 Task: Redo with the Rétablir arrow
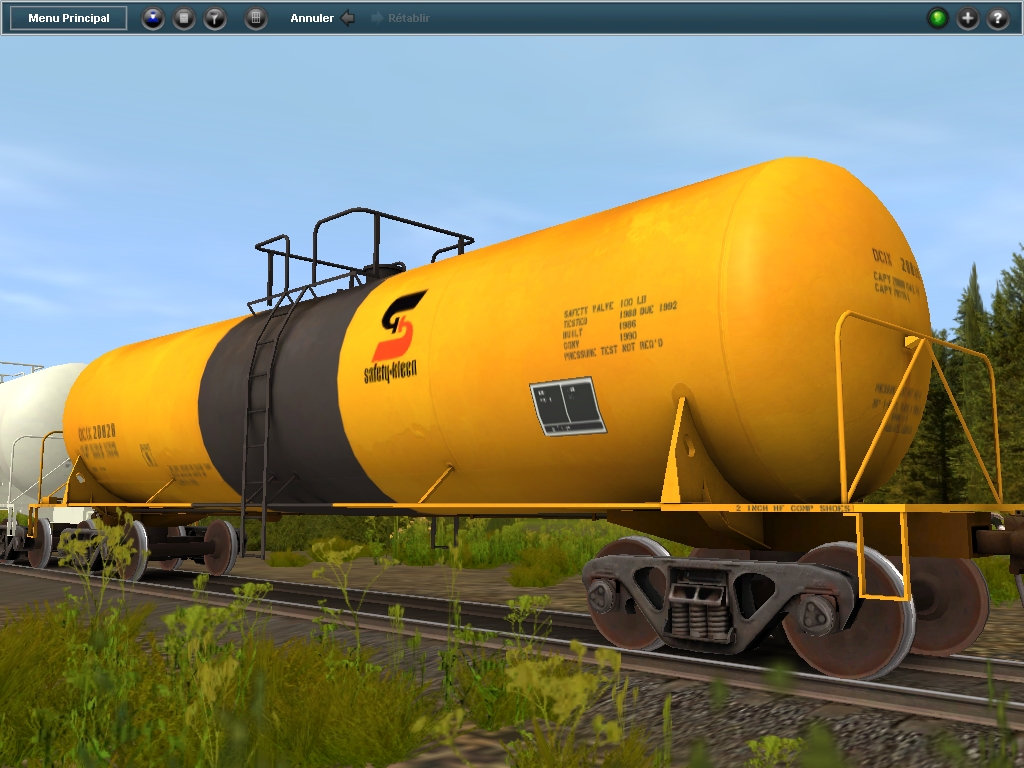pos(378,18)
